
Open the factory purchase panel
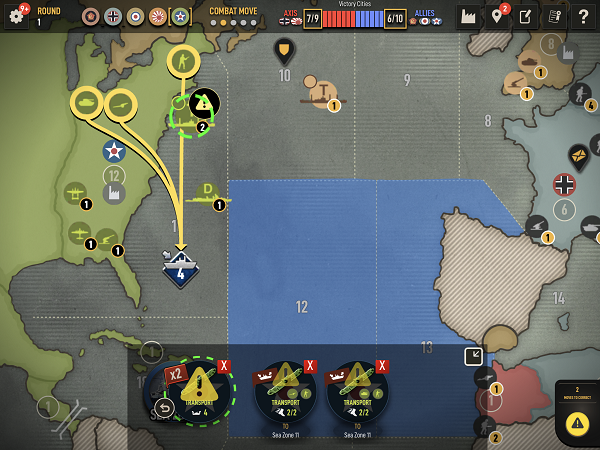(x=468, y=16)
